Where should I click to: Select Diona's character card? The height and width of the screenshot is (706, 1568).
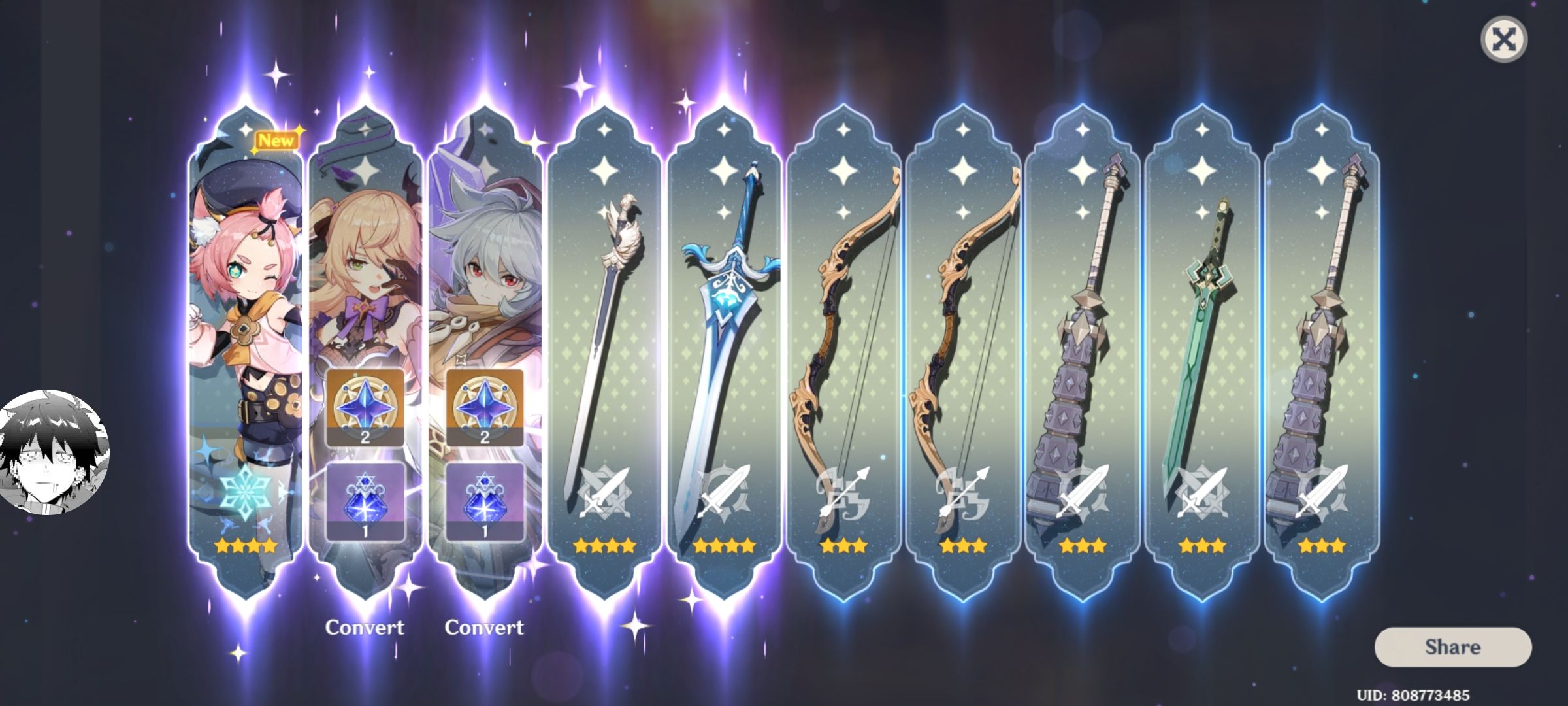(245, 294)
